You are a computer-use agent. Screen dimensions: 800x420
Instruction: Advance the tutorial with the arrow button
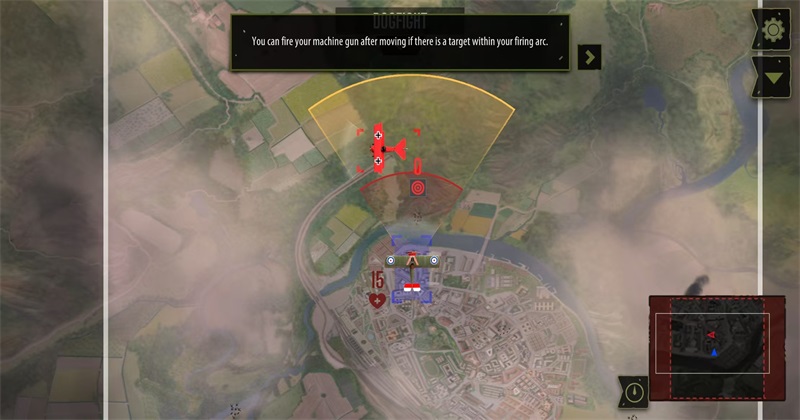tap(590, 56)
